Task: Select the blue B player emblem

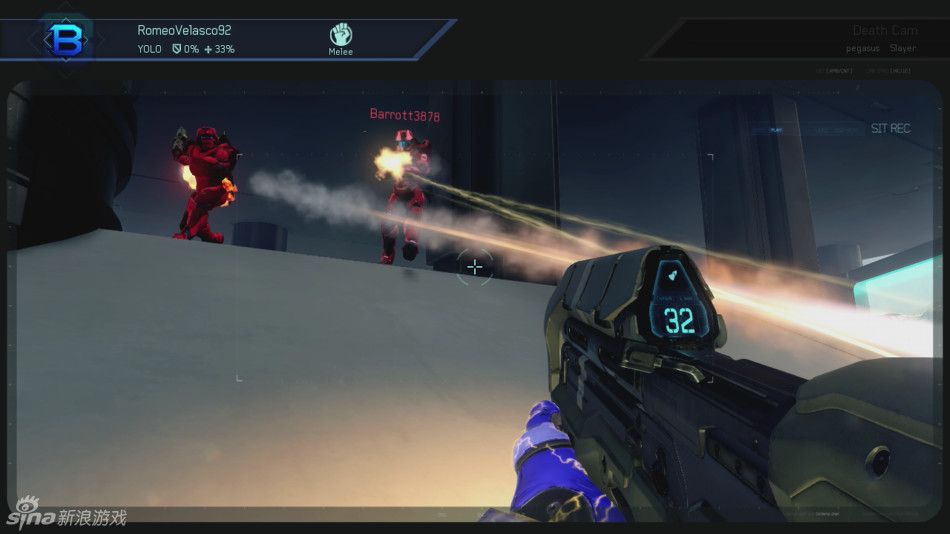Action: (66, 39)
